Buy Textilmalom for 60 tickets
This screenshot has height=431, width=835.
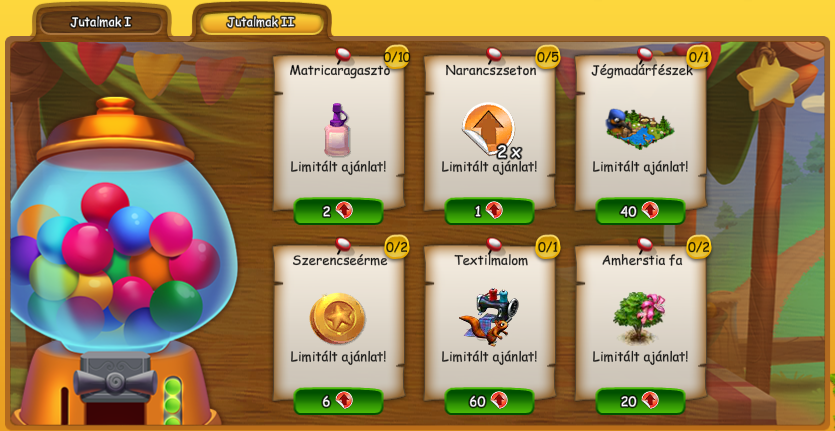coord(489,401)
